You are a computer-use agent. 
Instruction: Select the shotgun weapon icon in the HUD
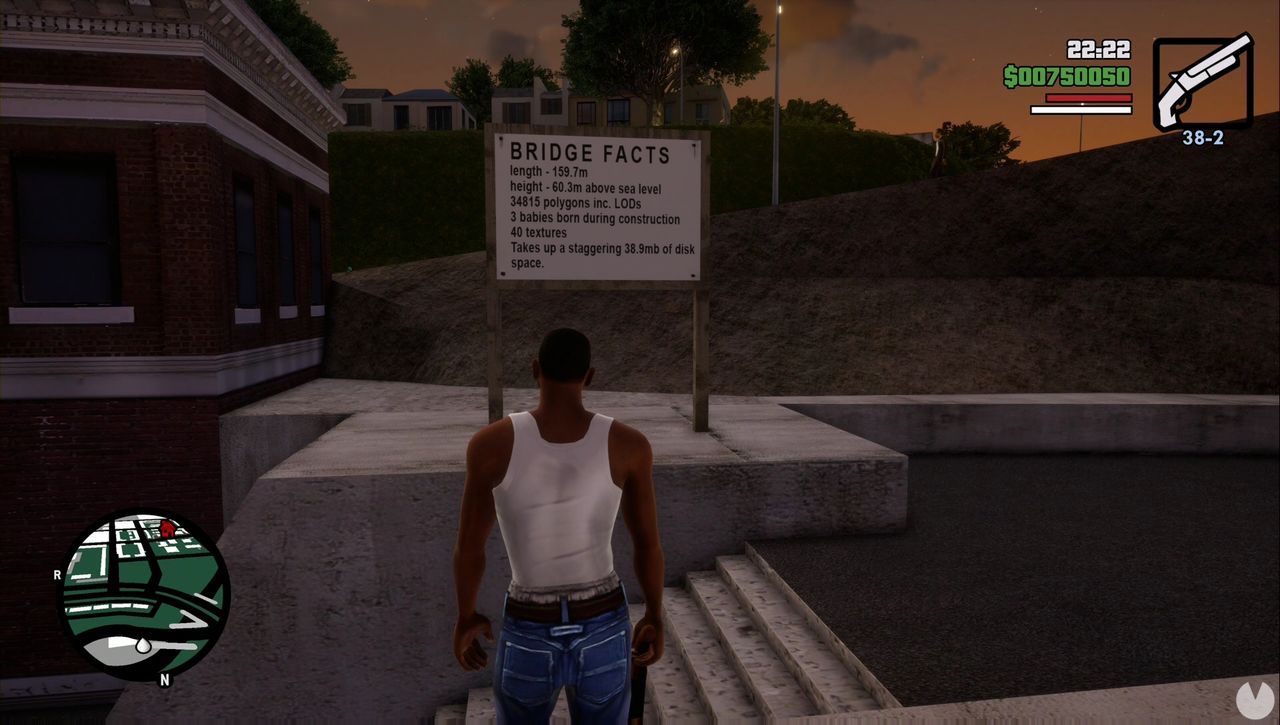[x=1205, y=80]
